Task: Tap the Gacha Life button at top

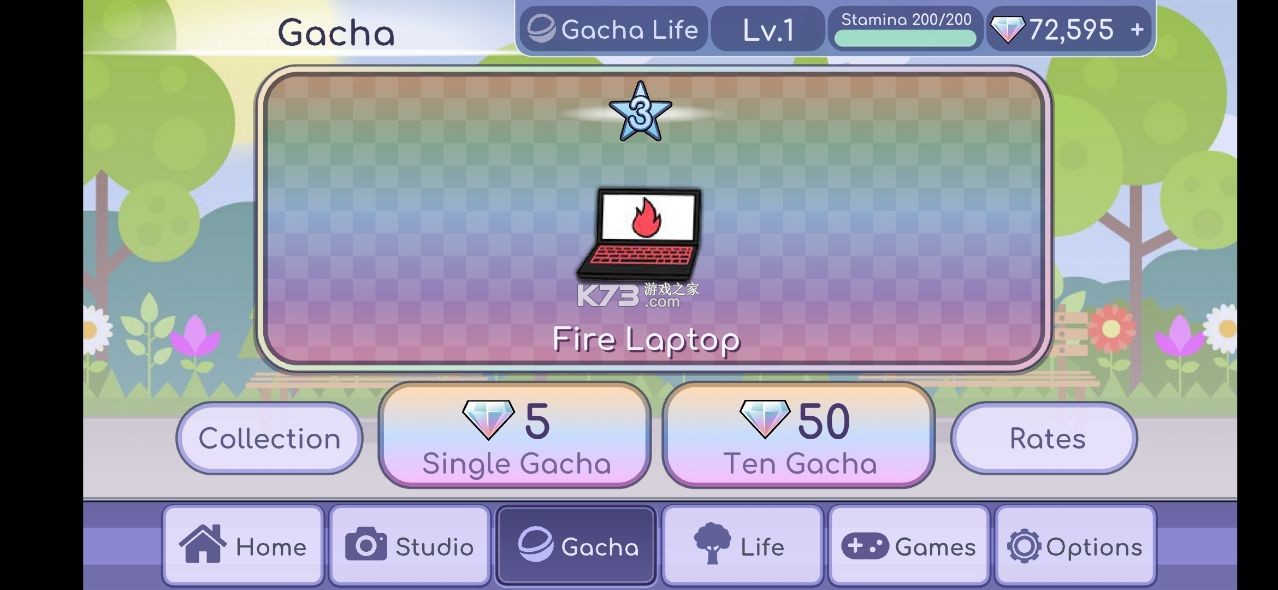Action: [x=612, y=30]
